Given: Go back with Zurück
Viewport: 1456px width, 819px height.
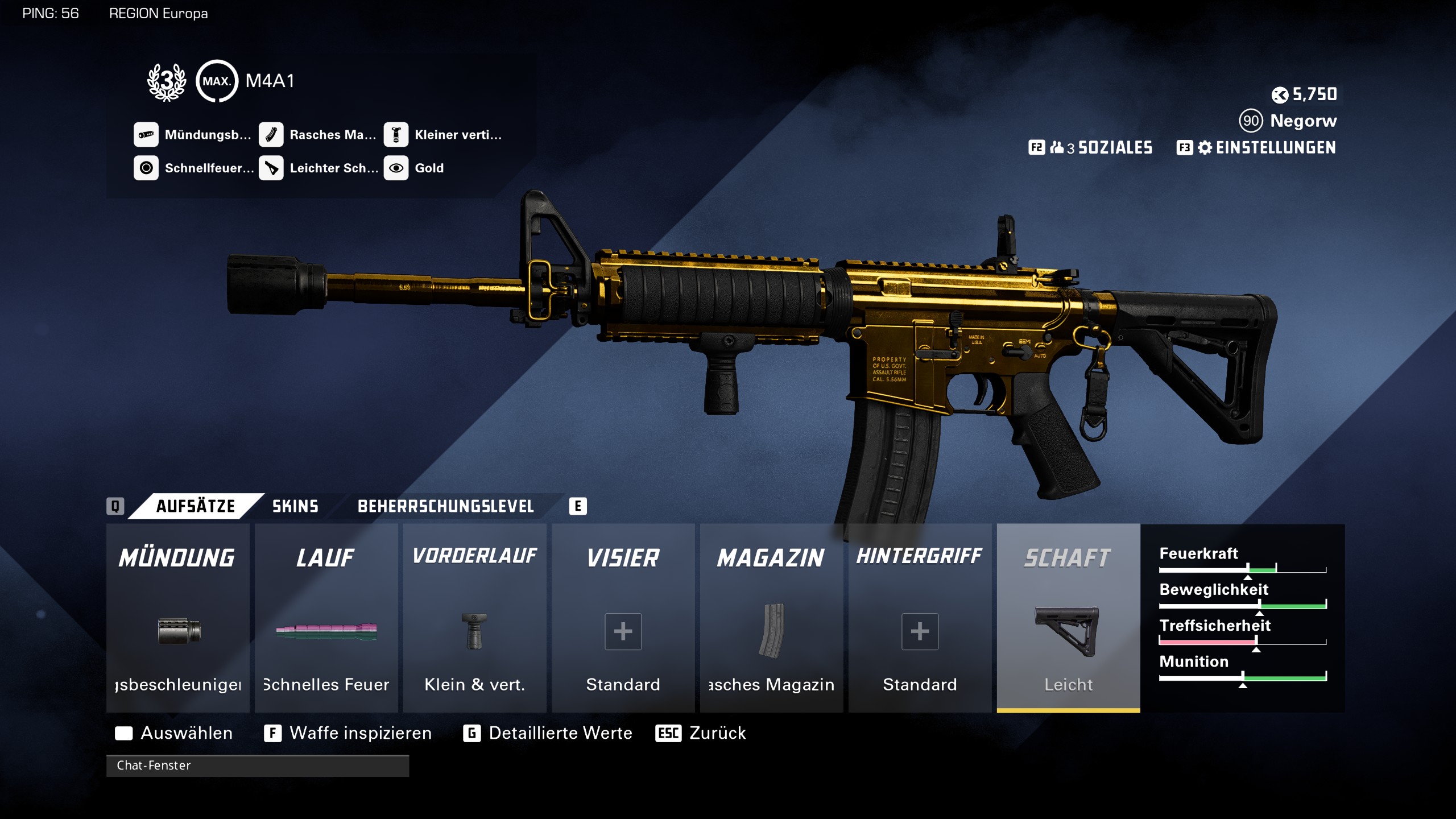Looking at the screenshot, I should pos(701,733).
